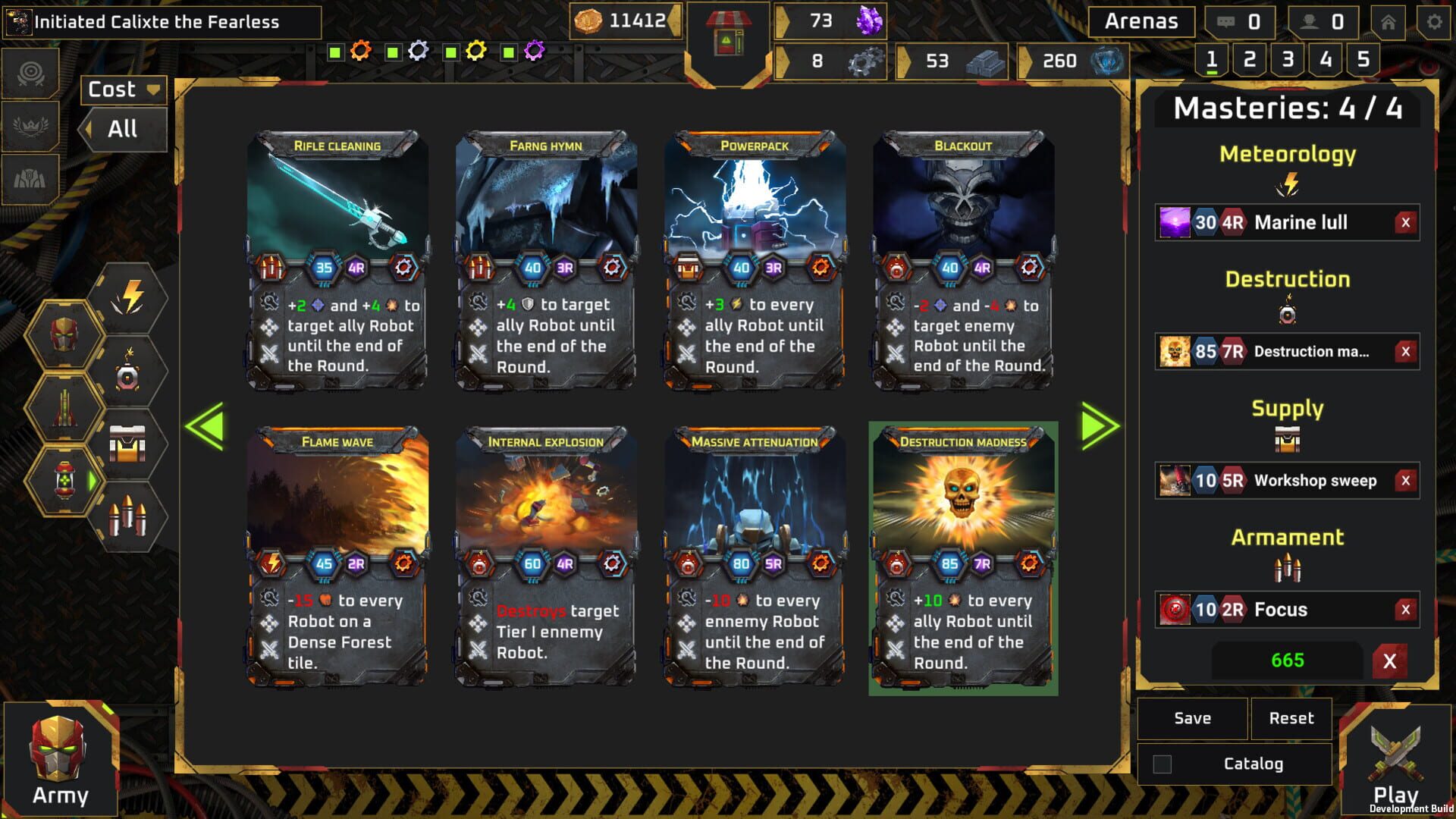Switch to the Arenas tab
This screenshot has height=819, width=1456.
tap(1141, 22)
